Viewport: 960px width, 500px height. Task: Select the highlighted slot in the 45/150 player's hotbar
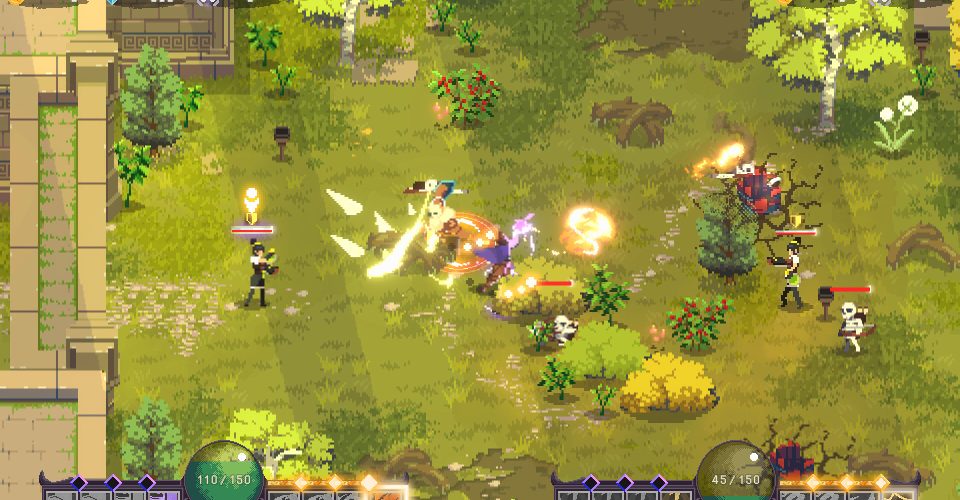point(897,492)
